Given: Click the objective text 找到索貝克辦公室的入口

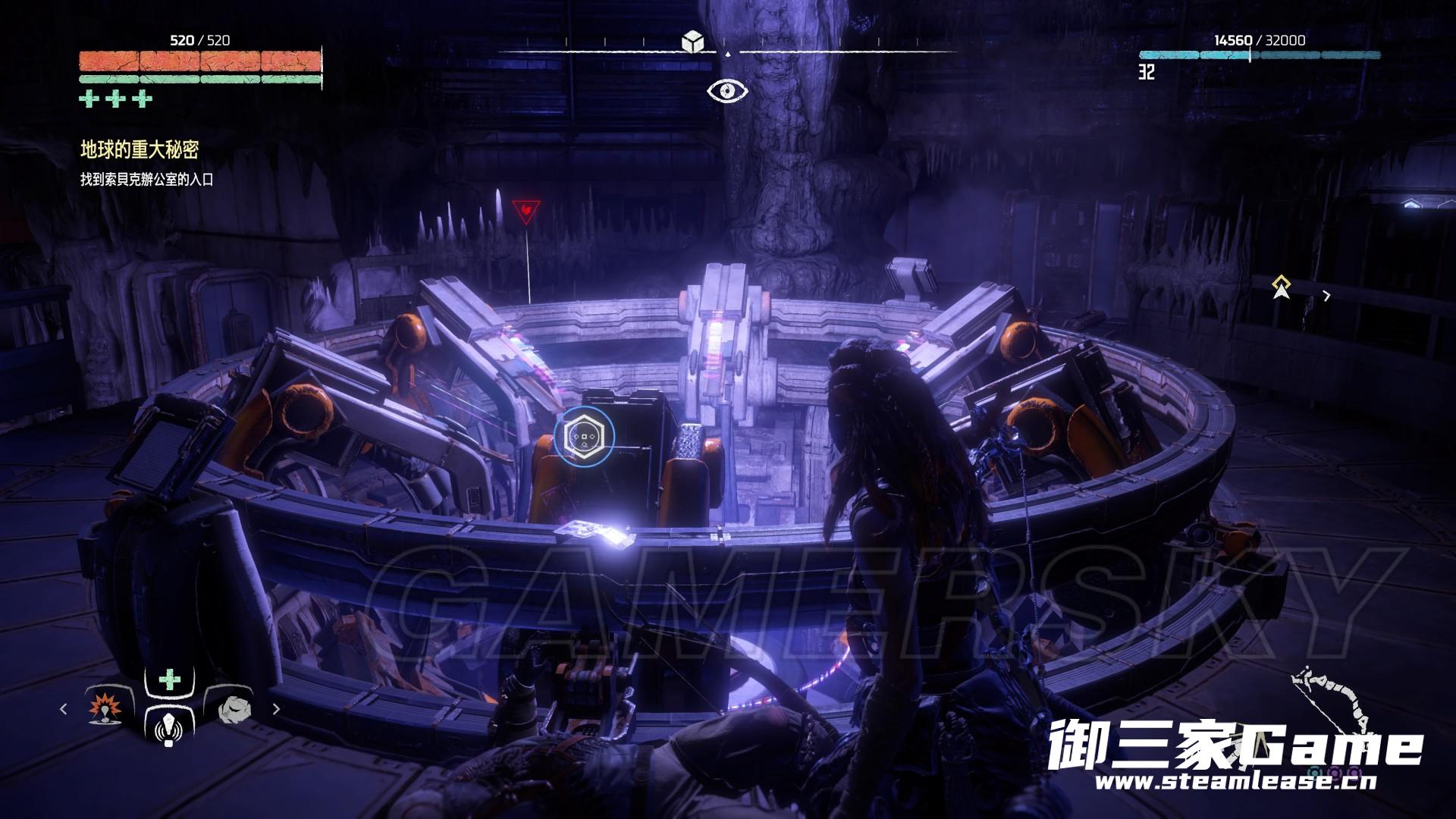Looking at the screenshot, I should click(146, 180).
